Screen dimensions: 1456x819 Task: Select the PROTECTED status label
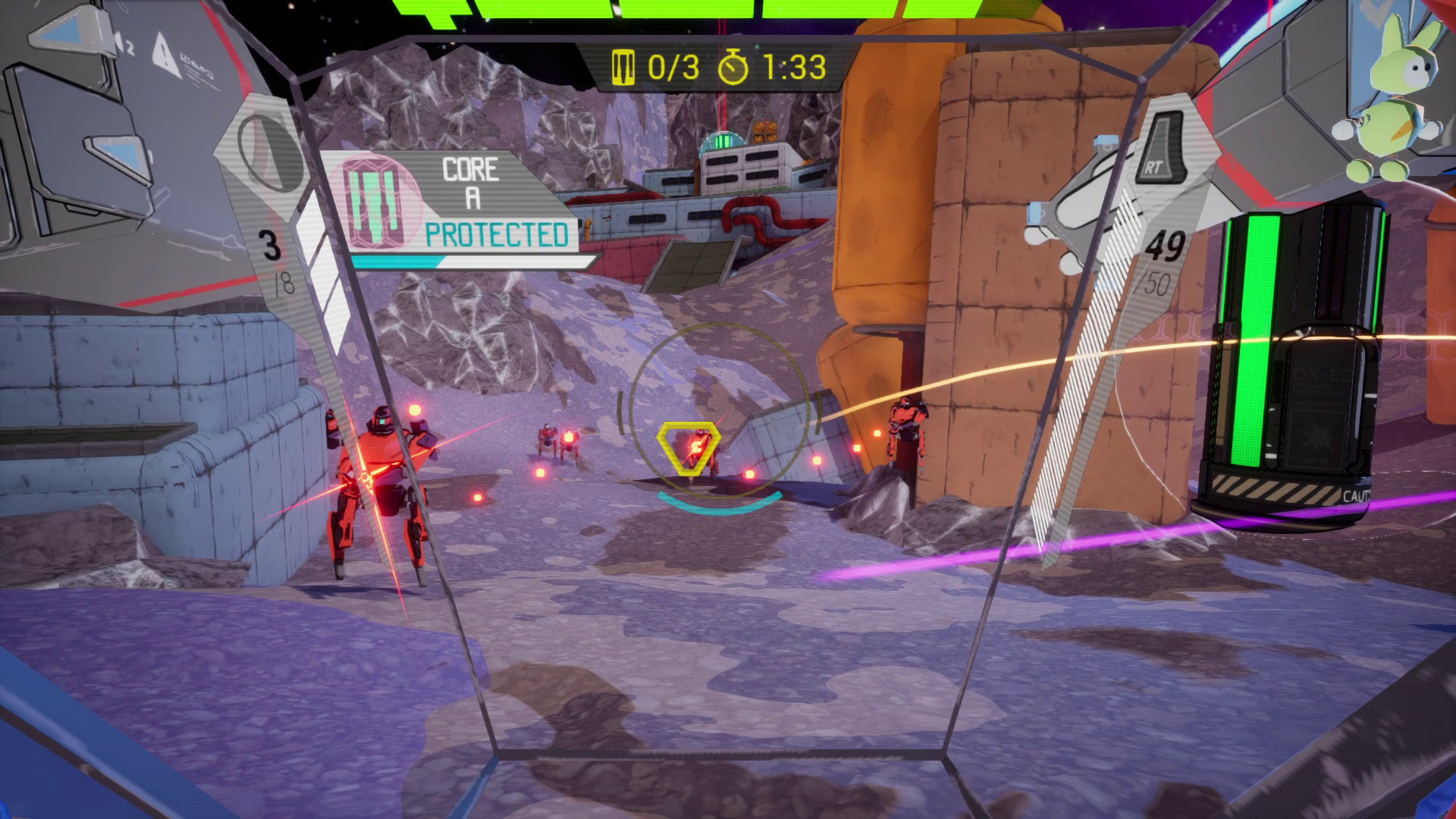tap(497, 234)
